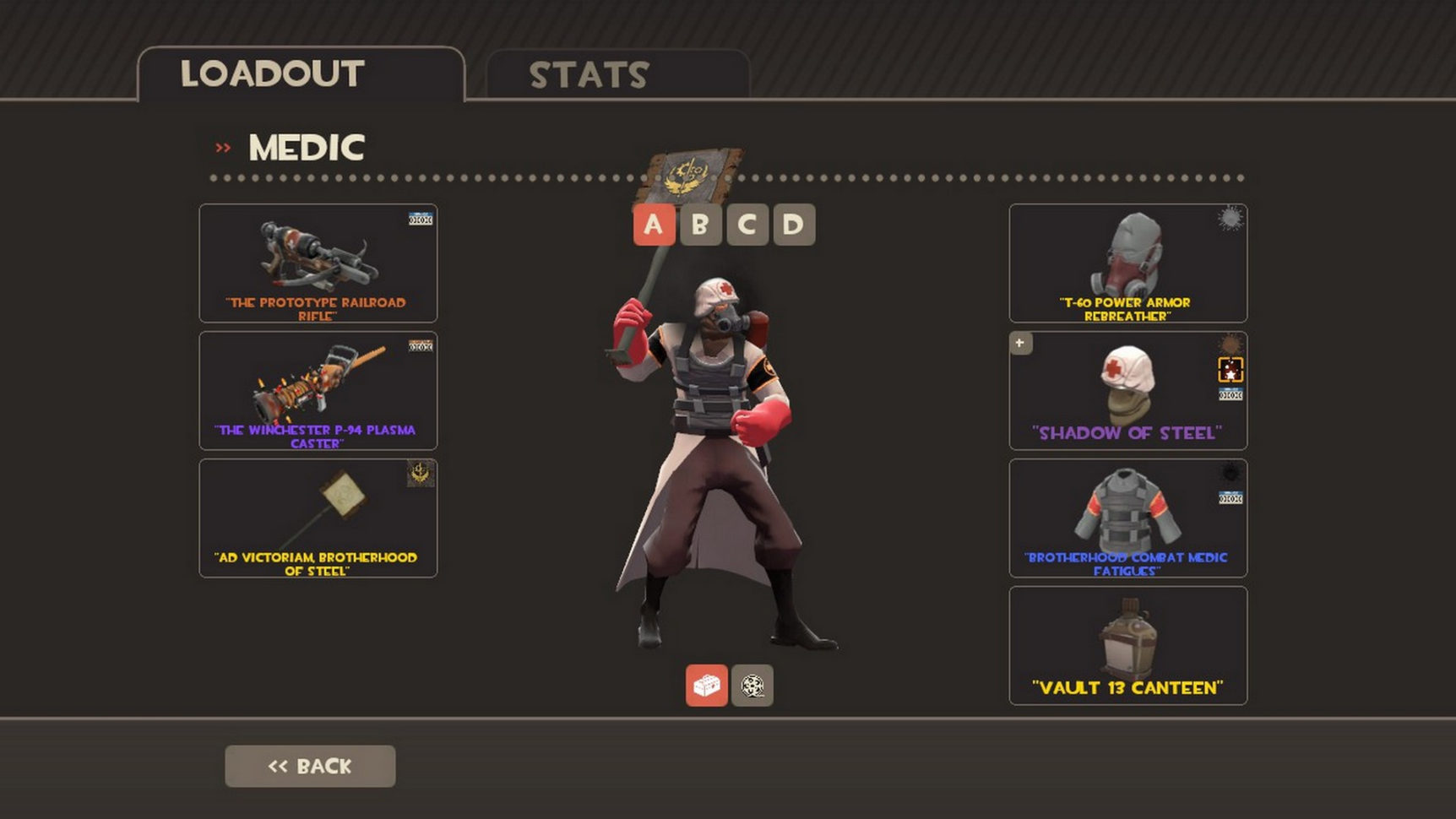
Task: Select the Loadout tab
Action: coord(301,74)
